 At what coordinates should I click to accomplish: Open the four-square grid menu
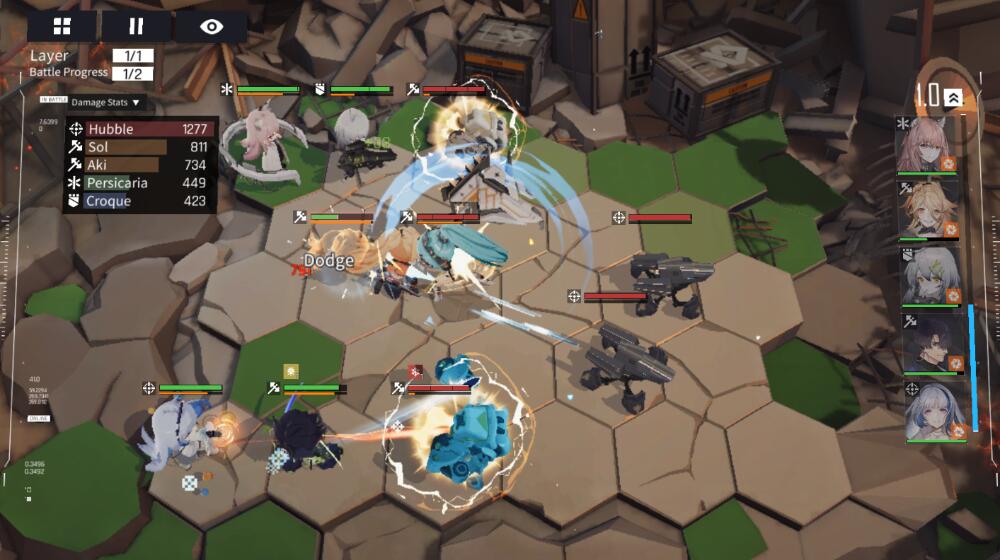(62, 26)
